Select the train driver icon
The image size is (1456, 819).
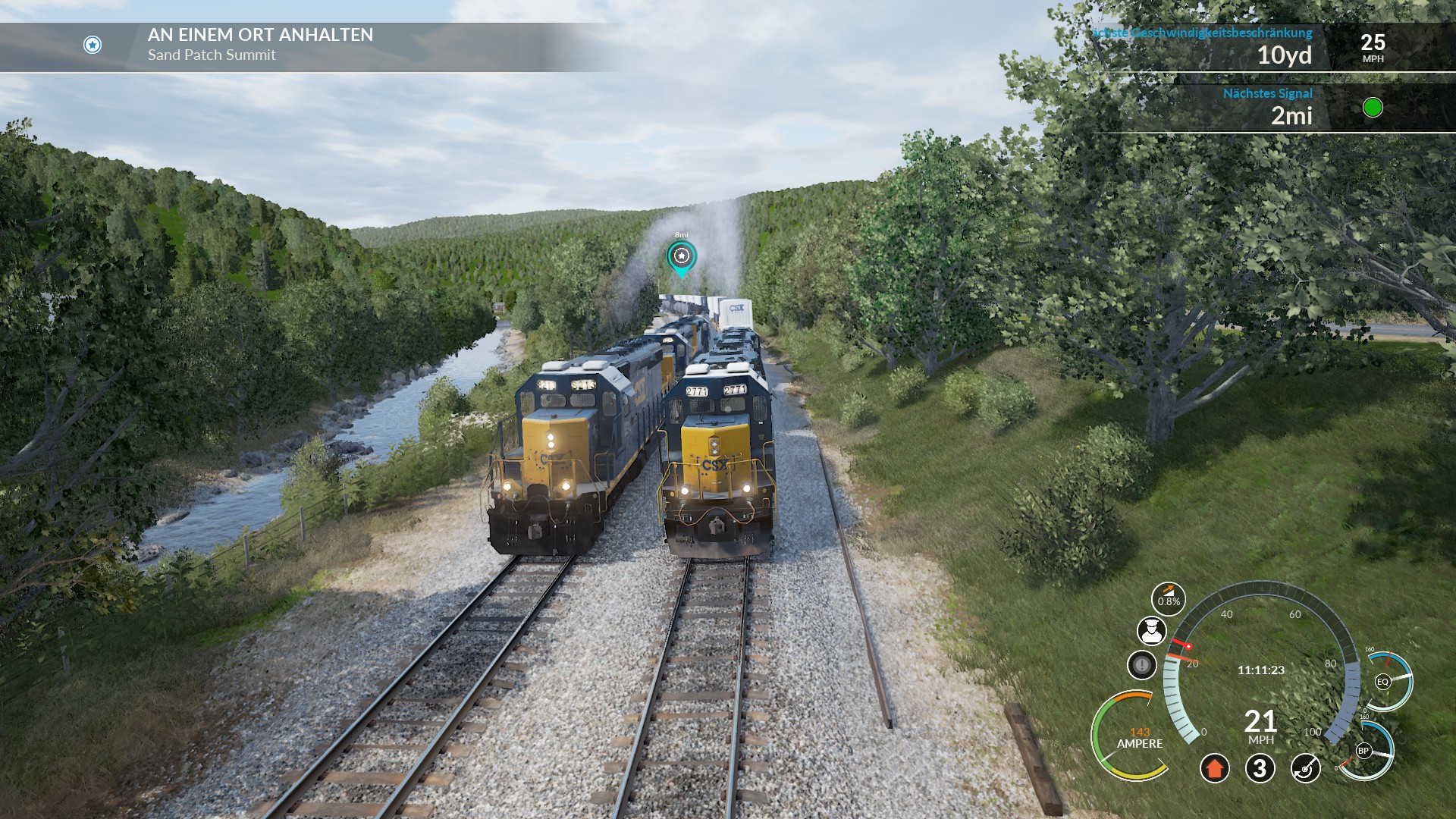click(1151, 630)
